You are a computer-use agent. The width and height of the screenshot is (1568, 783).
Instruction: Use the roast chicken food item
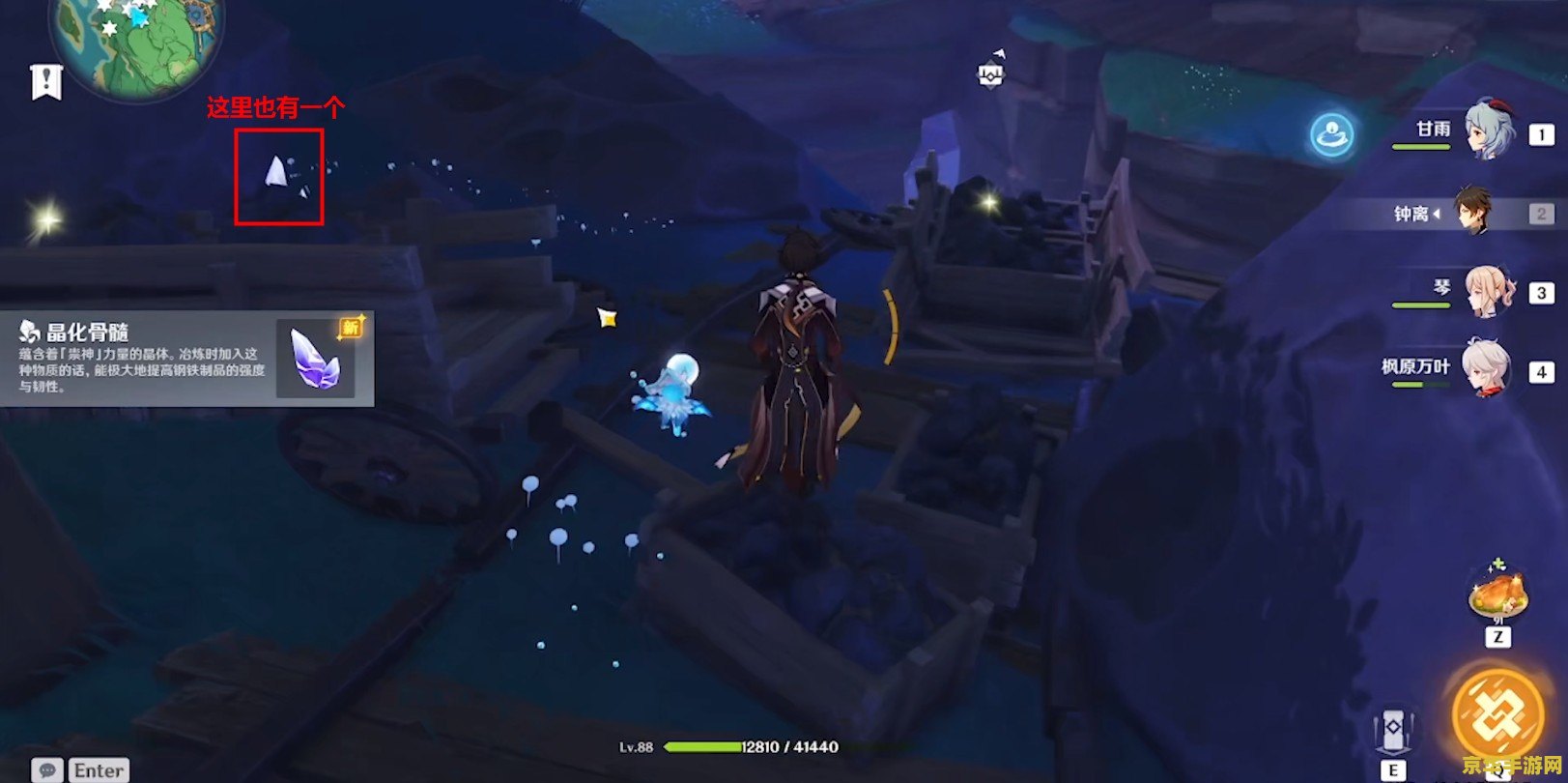pyautogui.click(x=1497, y=592)
